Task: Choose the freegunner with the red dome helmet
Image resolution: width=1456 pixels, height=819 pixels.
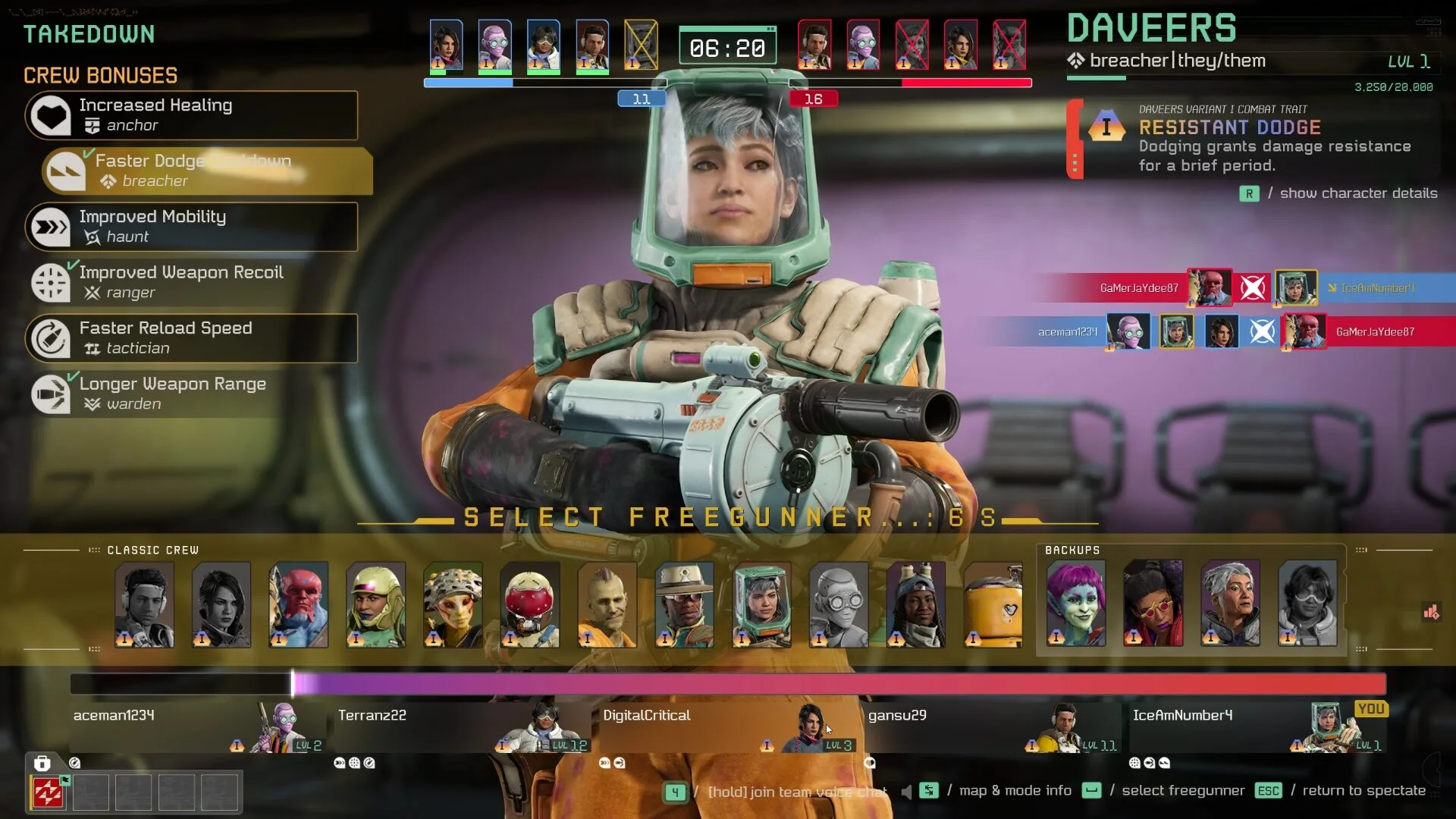Action: 529,604
